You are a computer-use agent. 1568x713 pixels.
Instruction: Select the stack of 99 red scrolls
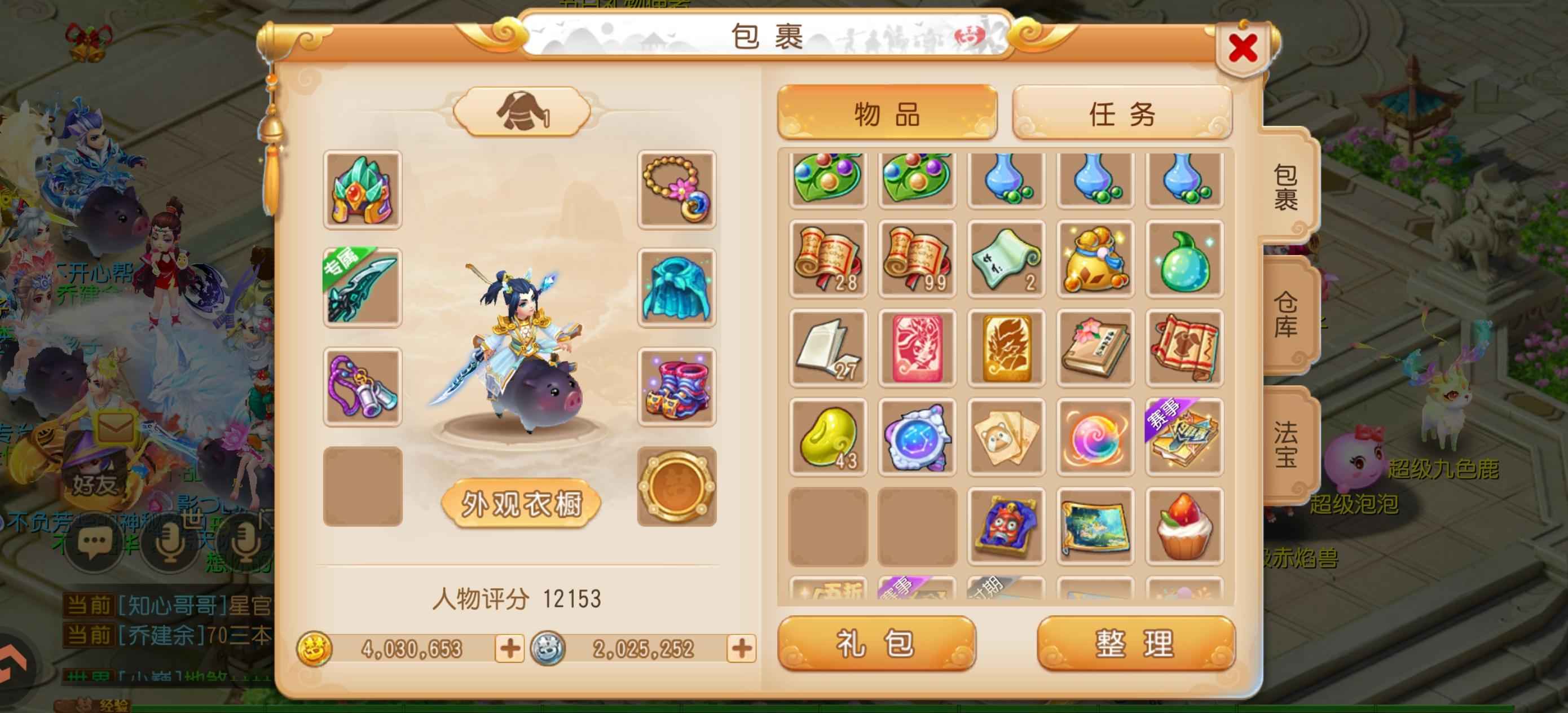tap(917, 259)
